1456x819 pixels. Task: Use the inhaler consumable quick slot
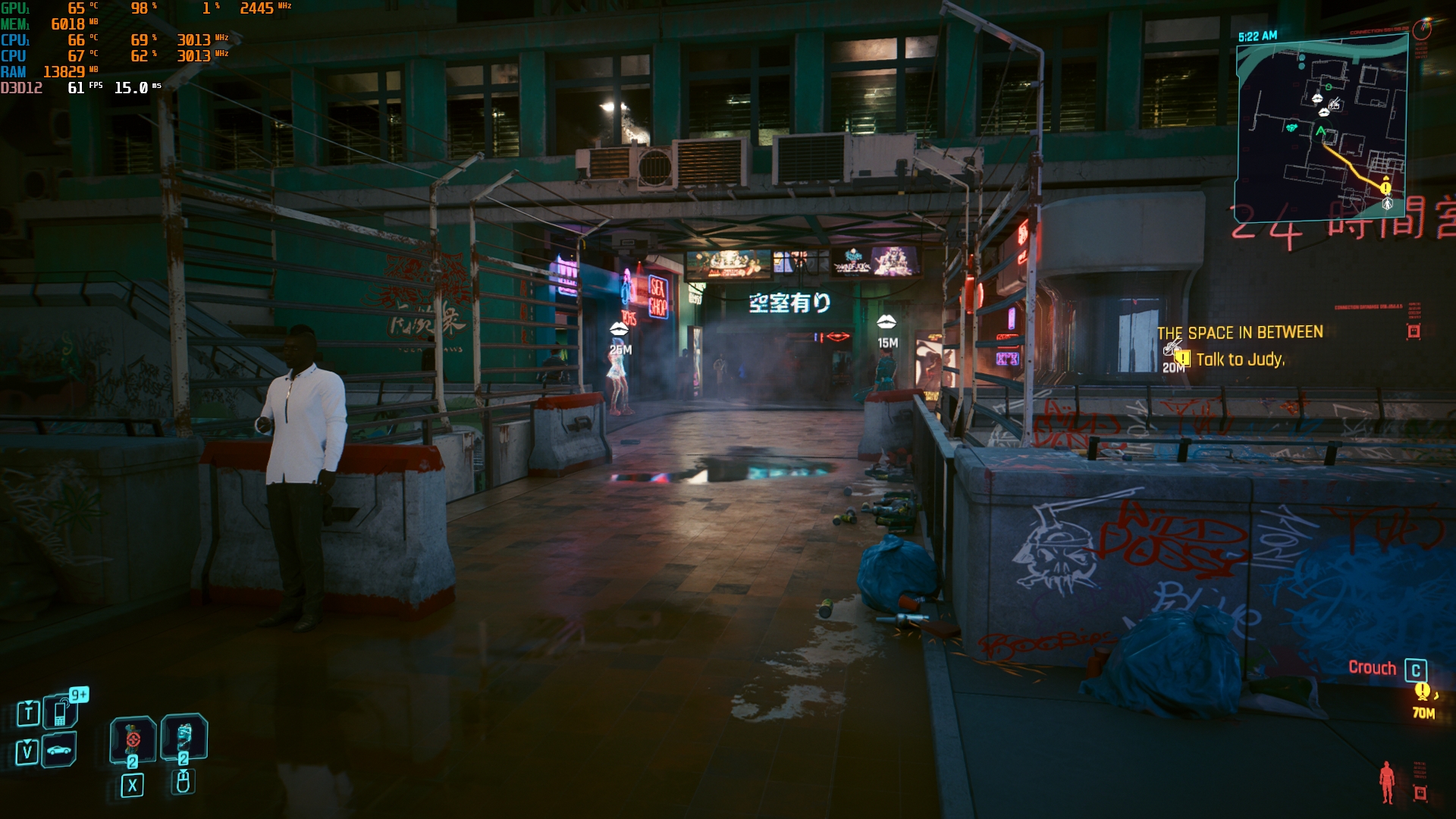pyautogui.click(x=184, y=736)
